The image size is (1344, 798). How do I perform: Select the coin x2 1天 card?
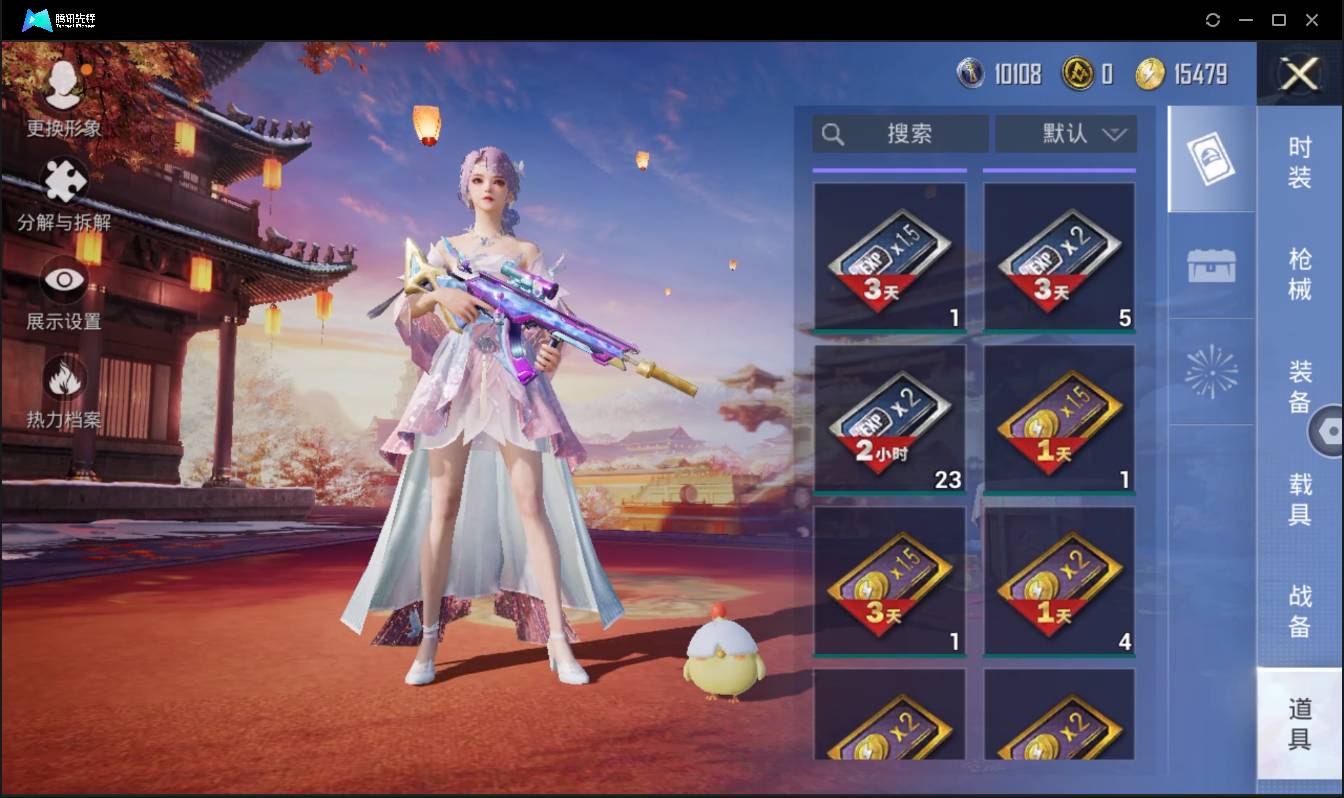pyautogui.click(x=1060, y=579)
